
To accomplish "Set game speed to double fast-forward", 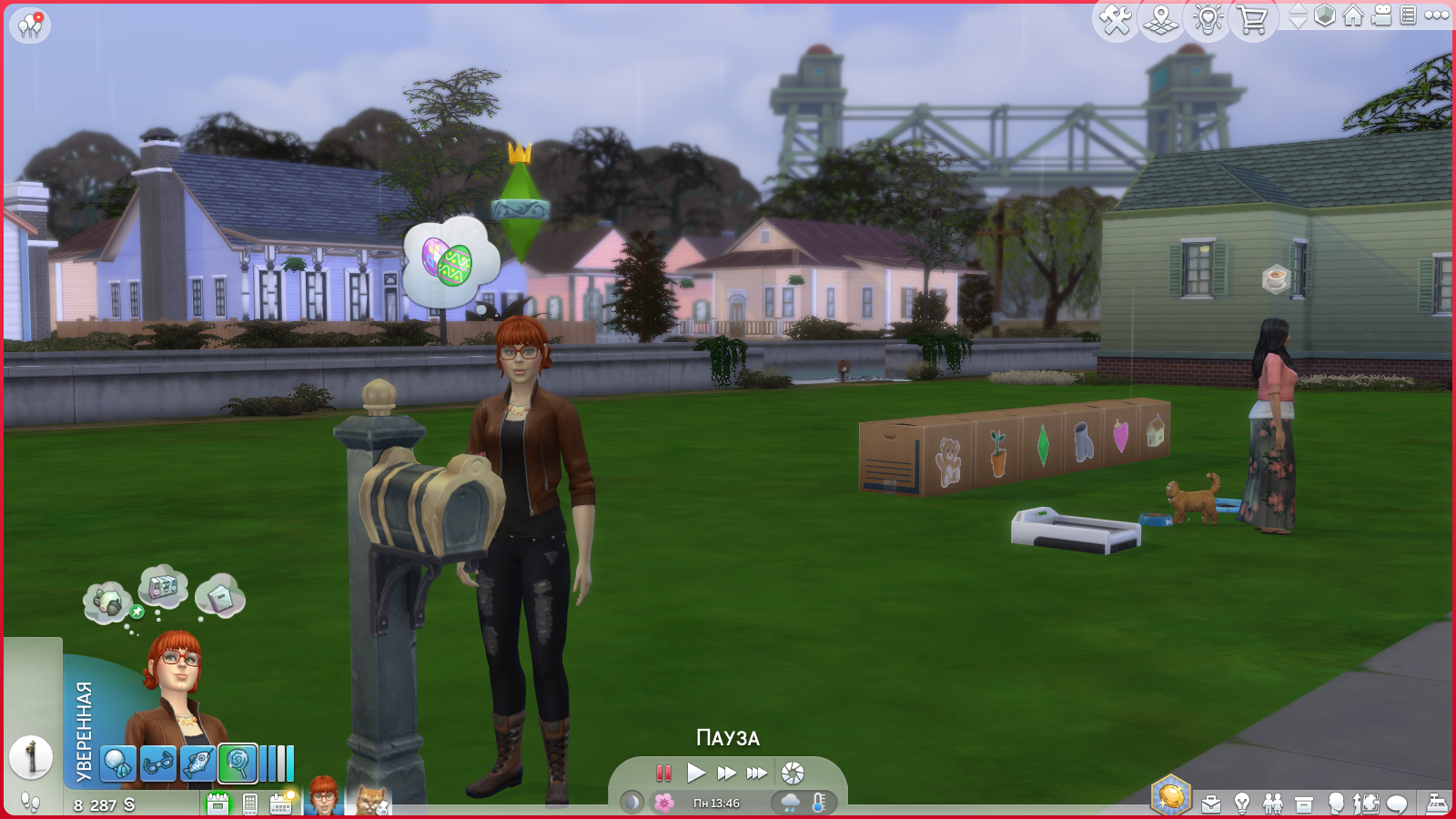I will tap(726, 773).
